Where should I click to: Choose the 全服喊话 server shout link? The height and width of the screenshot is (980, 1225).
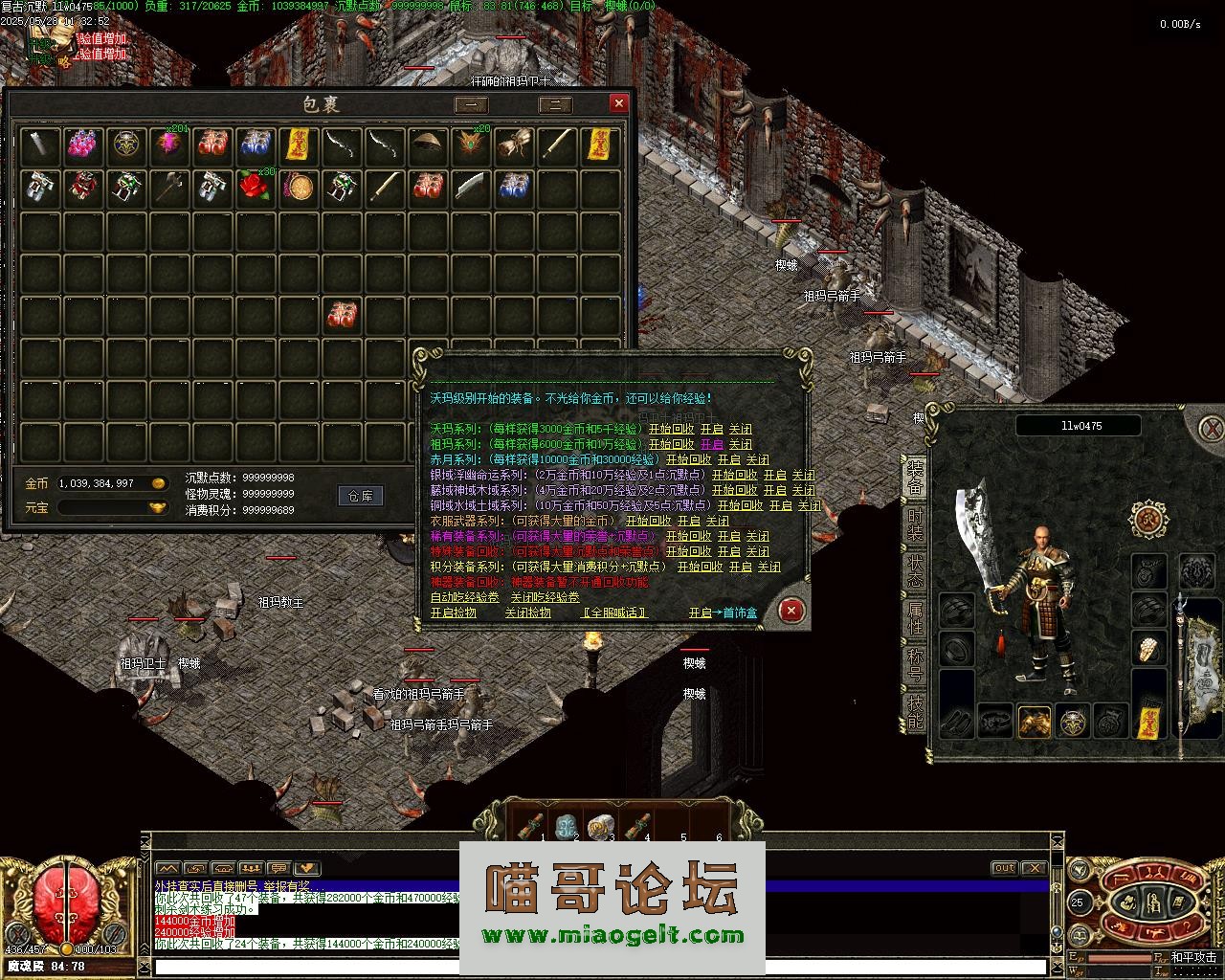click(614, 612)
